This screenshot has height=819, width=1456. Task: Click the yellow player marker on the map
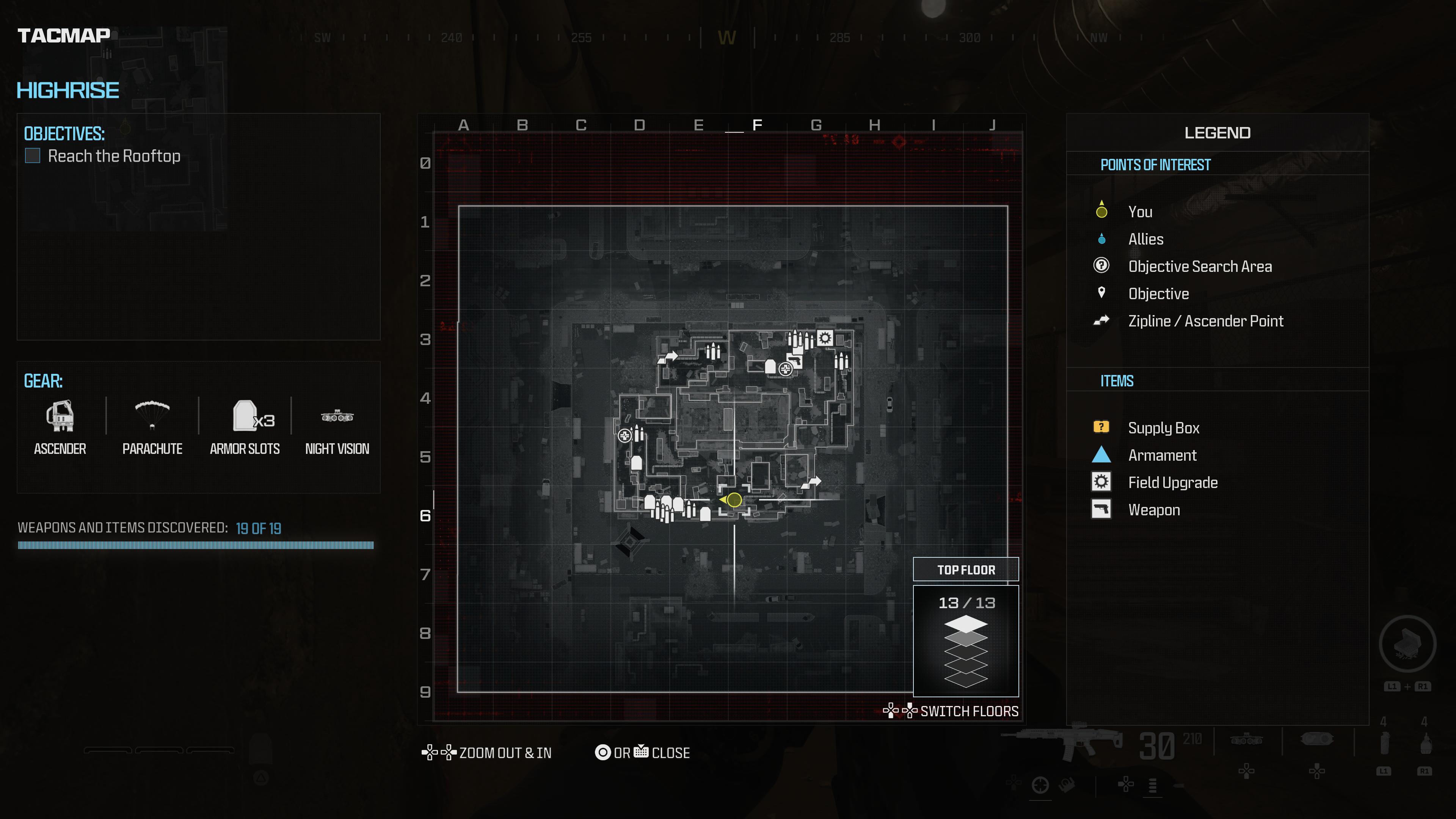(x=734, y=500)
